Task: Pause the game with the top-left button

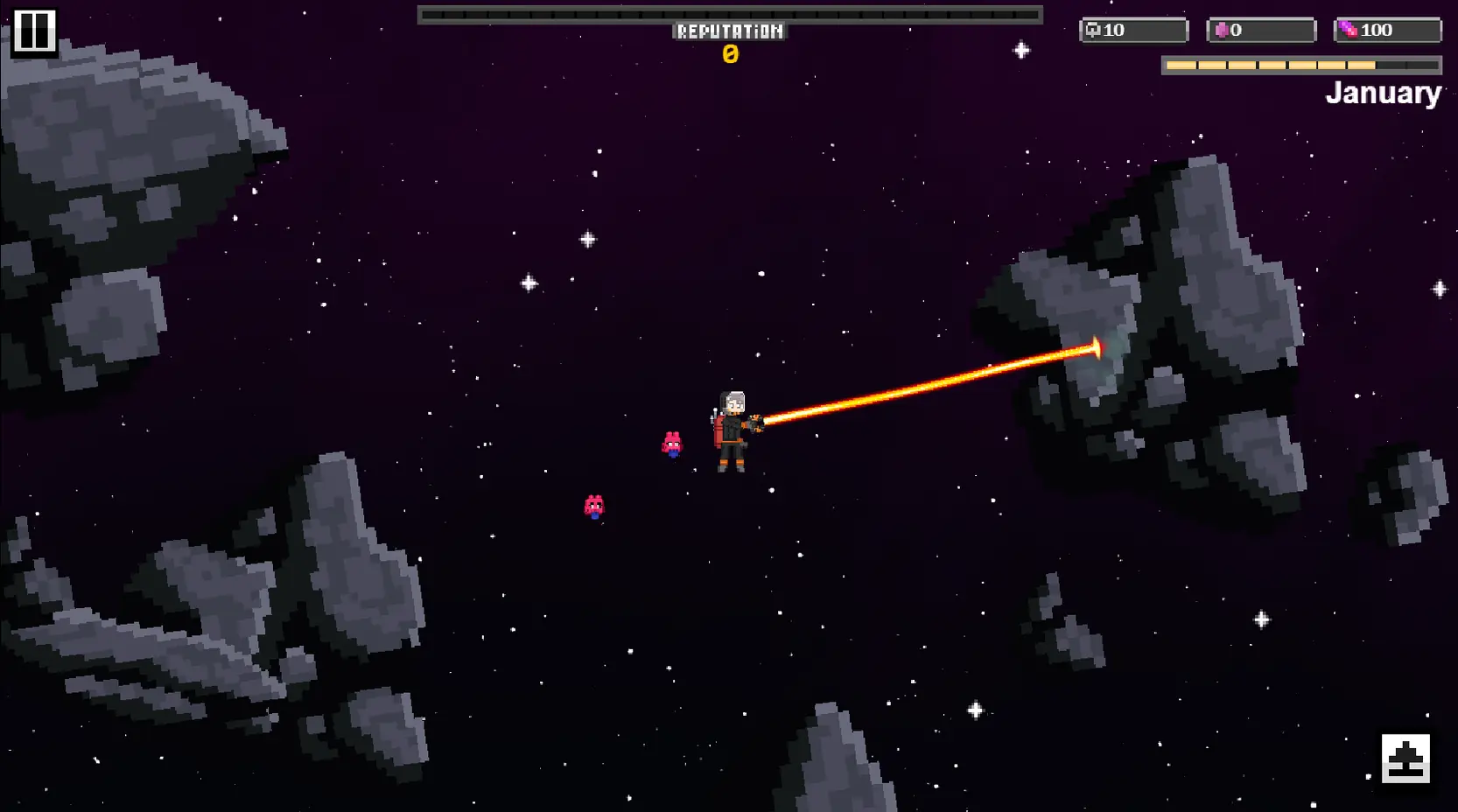Action: [34, 32]
